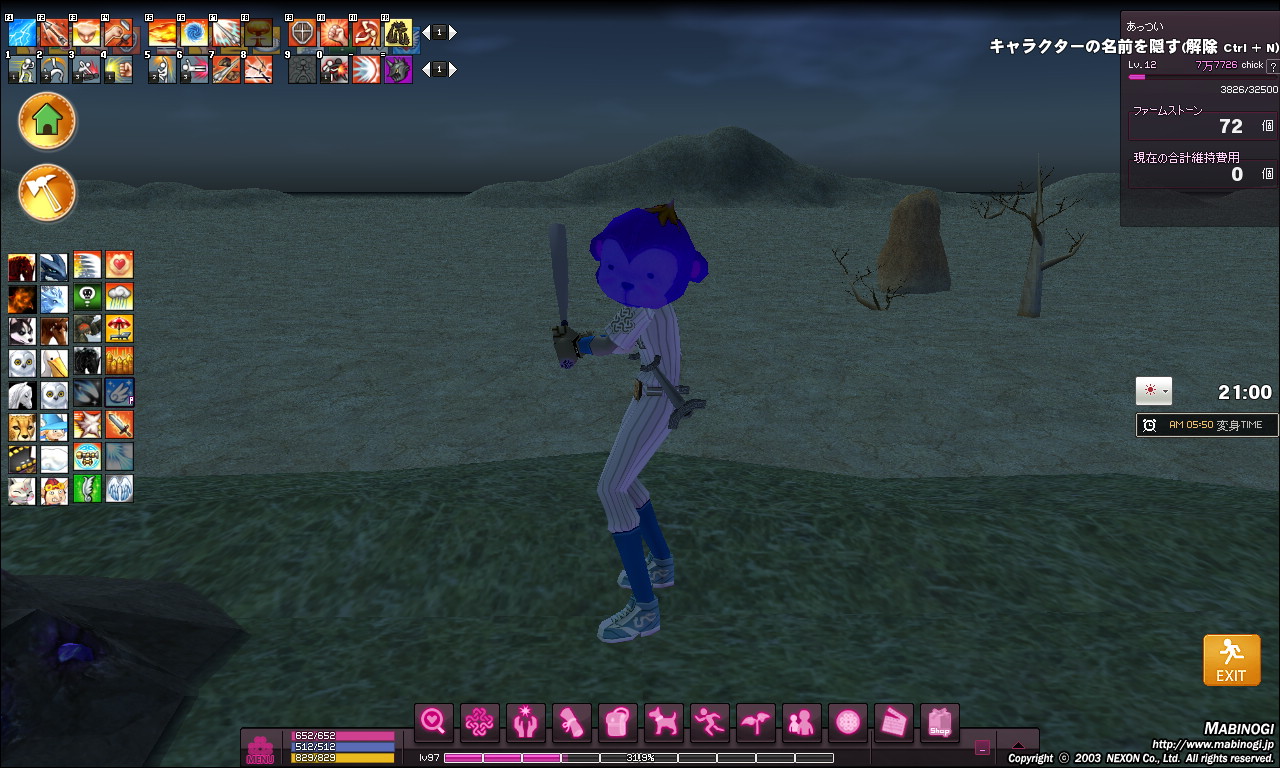
Task: Choose the white horse pet icon
Action: 22,394
